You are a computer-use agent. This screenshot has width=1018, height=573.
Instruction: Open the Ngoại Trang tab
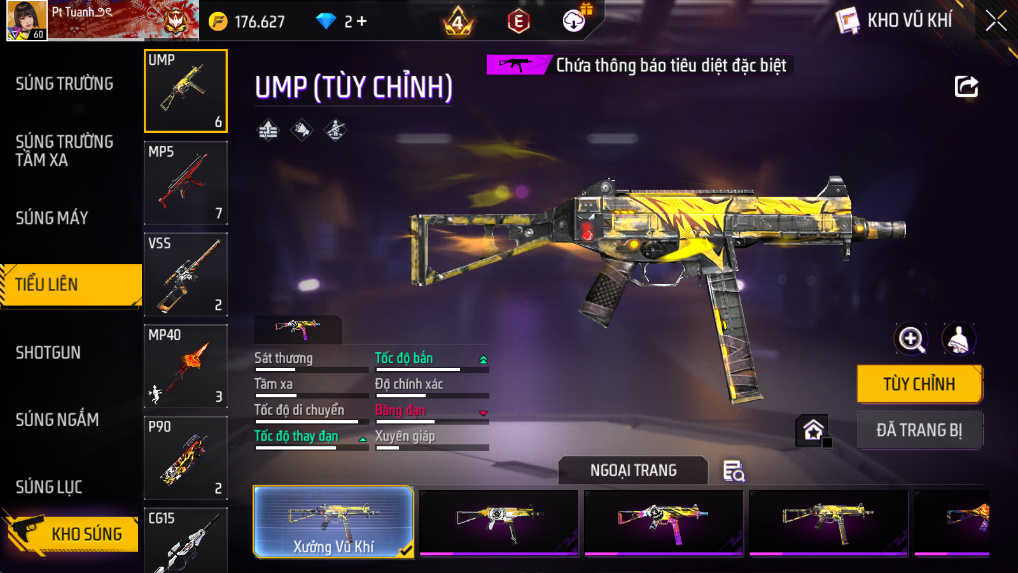point(633,470)
